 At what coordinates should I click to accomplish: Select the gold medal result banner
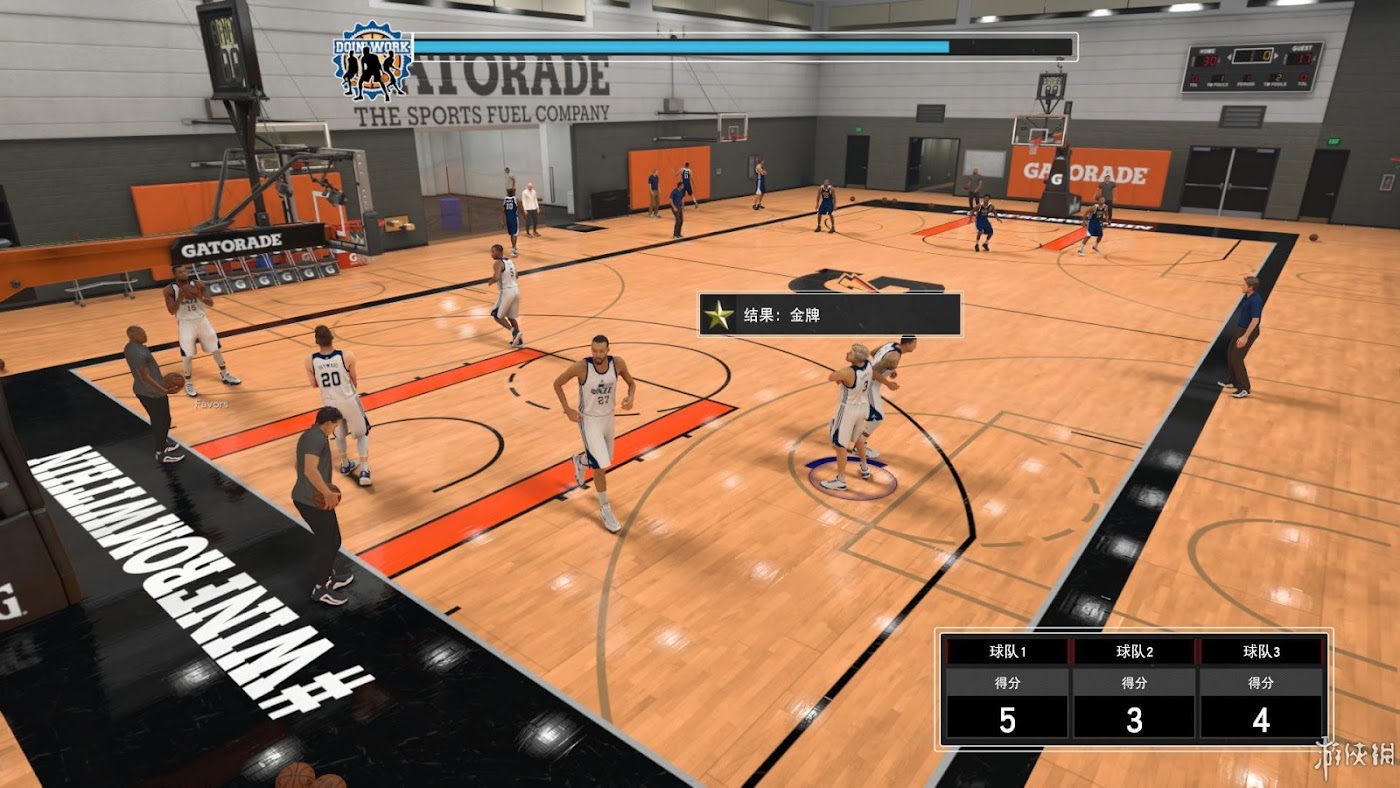(x=829, y=315)
